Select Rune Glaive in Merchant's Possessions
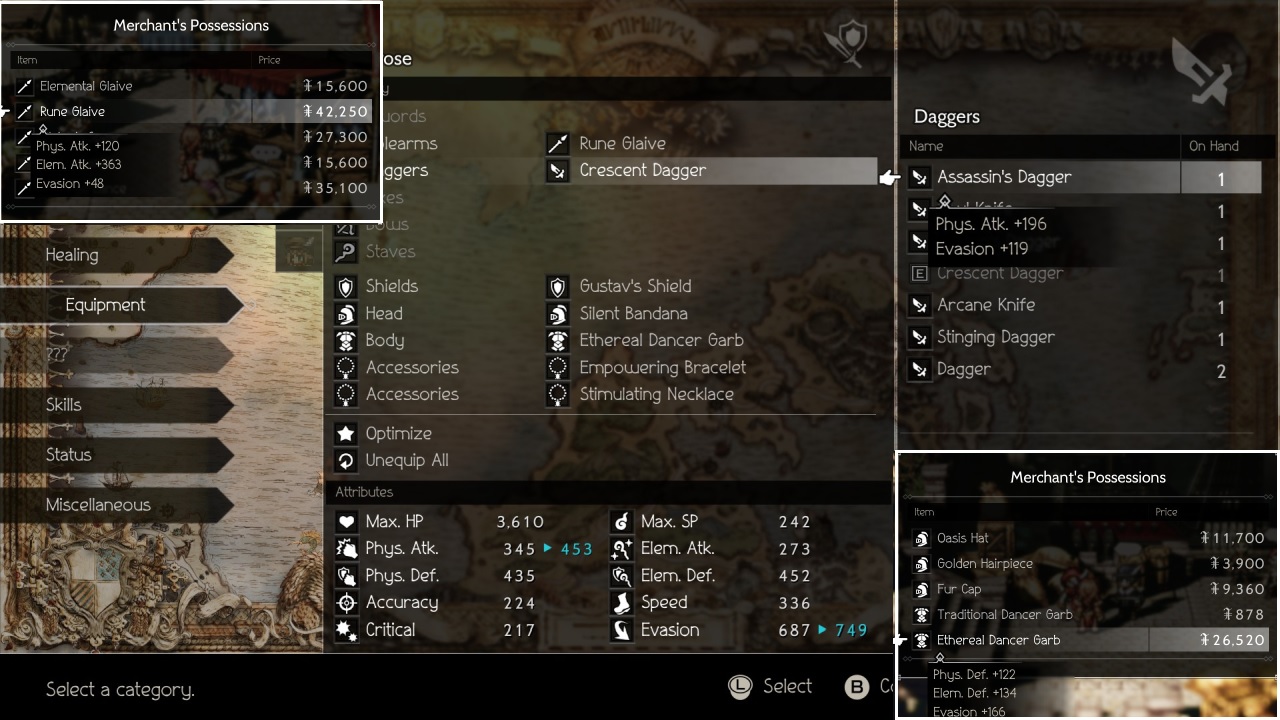The image size is (1280, 720). pos(73,112)
